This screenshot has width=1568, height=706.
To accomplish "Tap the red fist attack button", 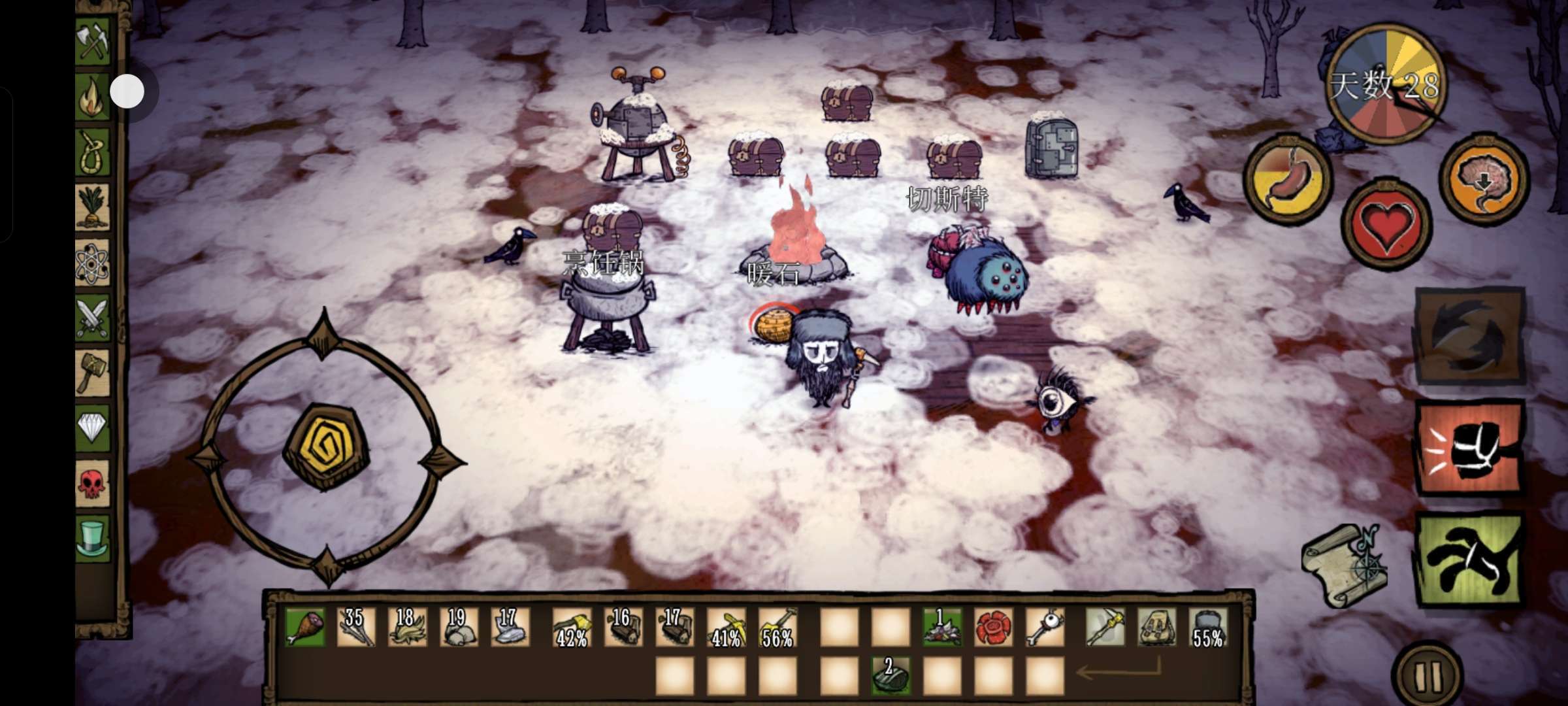I will 1469,449.
